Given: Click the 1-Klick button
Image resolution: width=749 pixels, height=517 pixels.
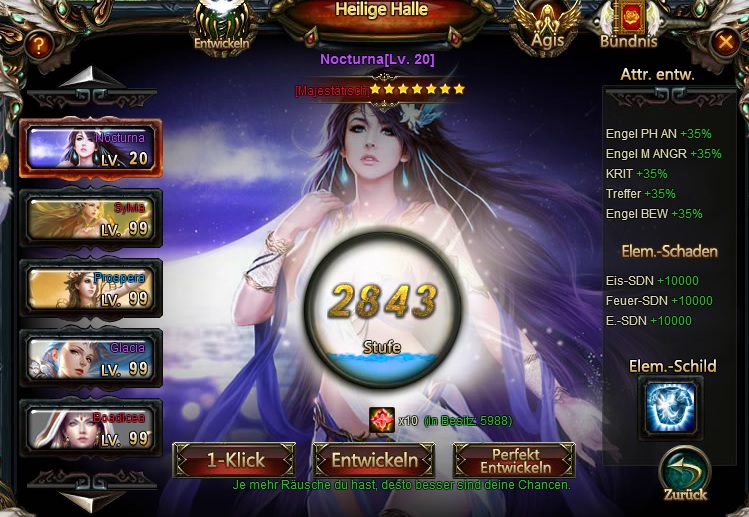Looking at the screenshot, I should [x=234, y=461].
